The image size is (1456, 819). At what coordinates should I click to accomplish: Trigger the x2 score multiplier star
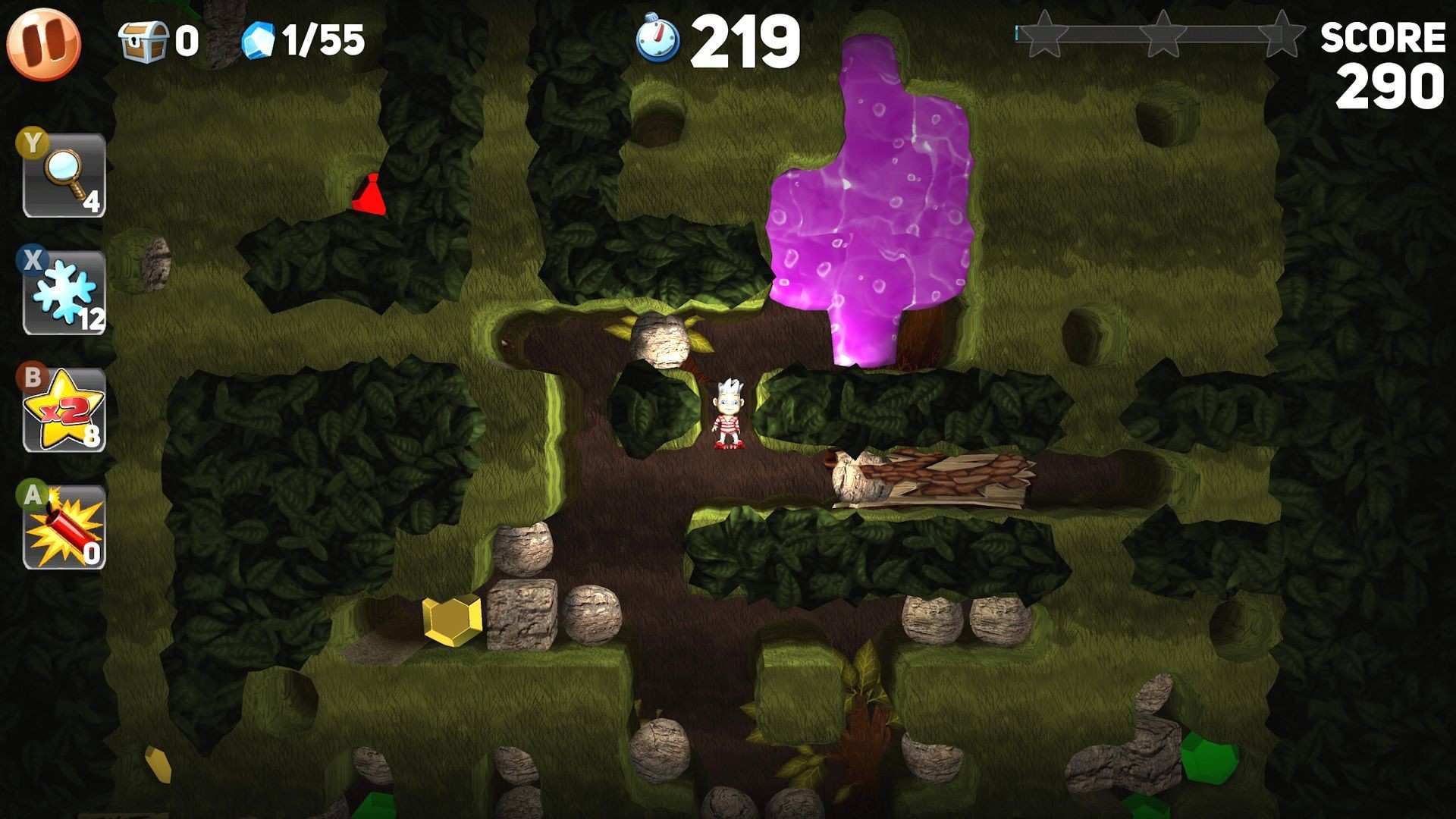64,409
